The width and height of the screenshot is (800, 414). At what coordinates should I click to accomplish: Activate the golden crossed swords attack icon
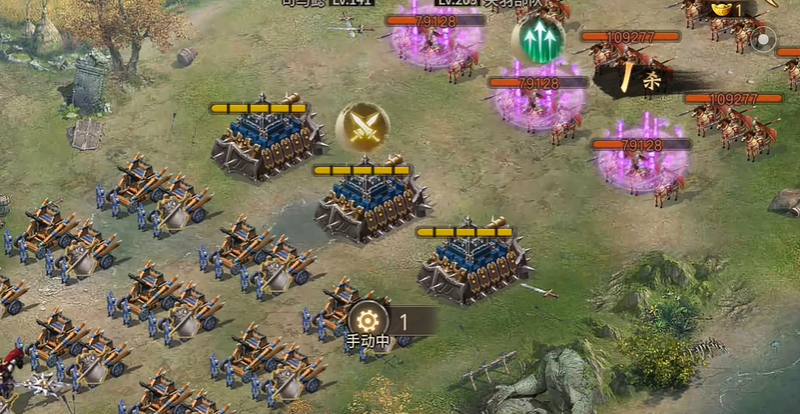point(362,125)
